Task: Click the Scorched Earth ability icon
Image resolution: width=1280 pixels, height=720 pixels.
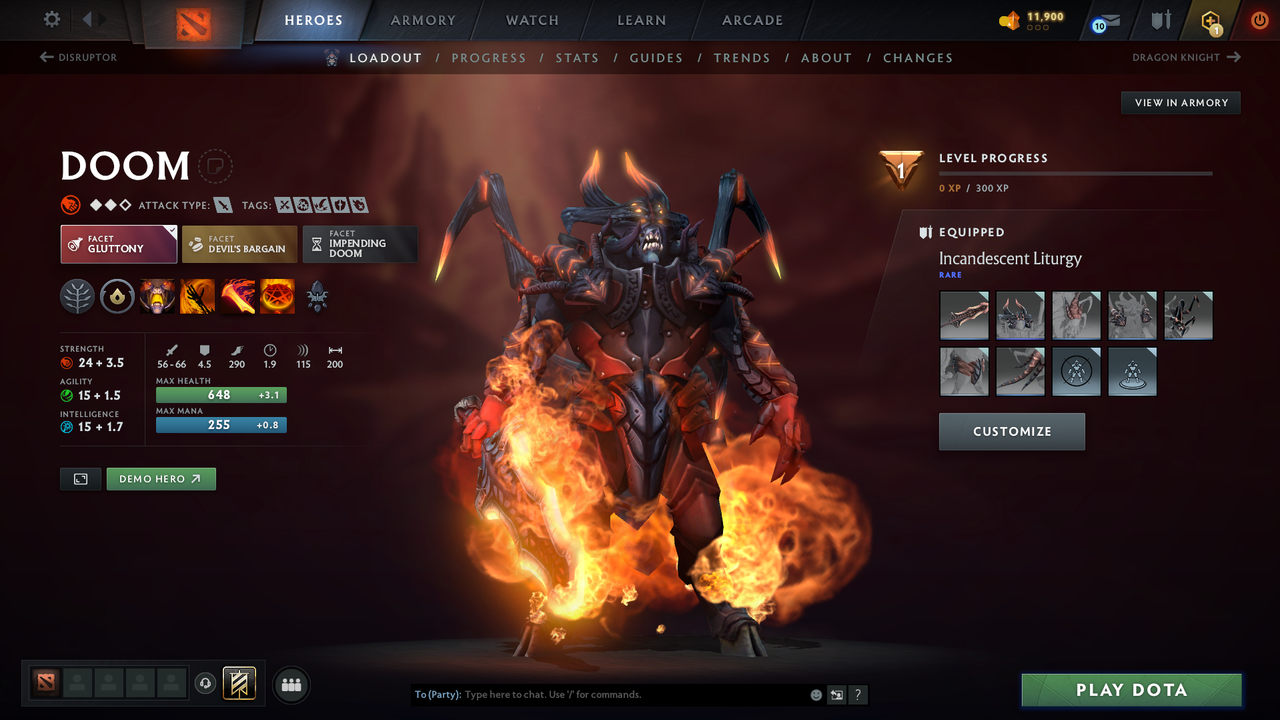Action: click(x=197, y=296)
